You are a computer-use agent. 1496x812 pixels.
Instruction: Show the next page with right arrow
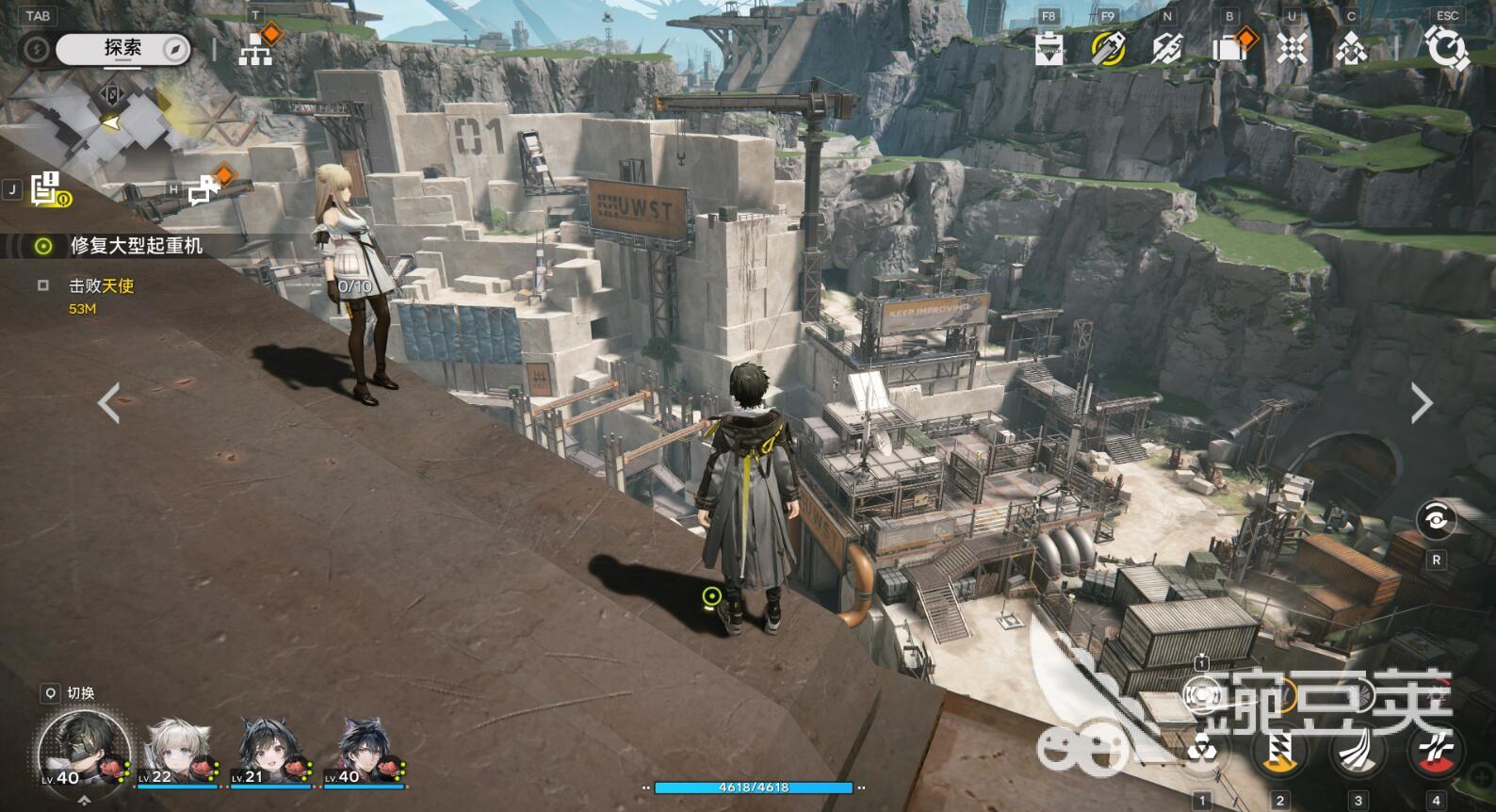point(1421,403)
